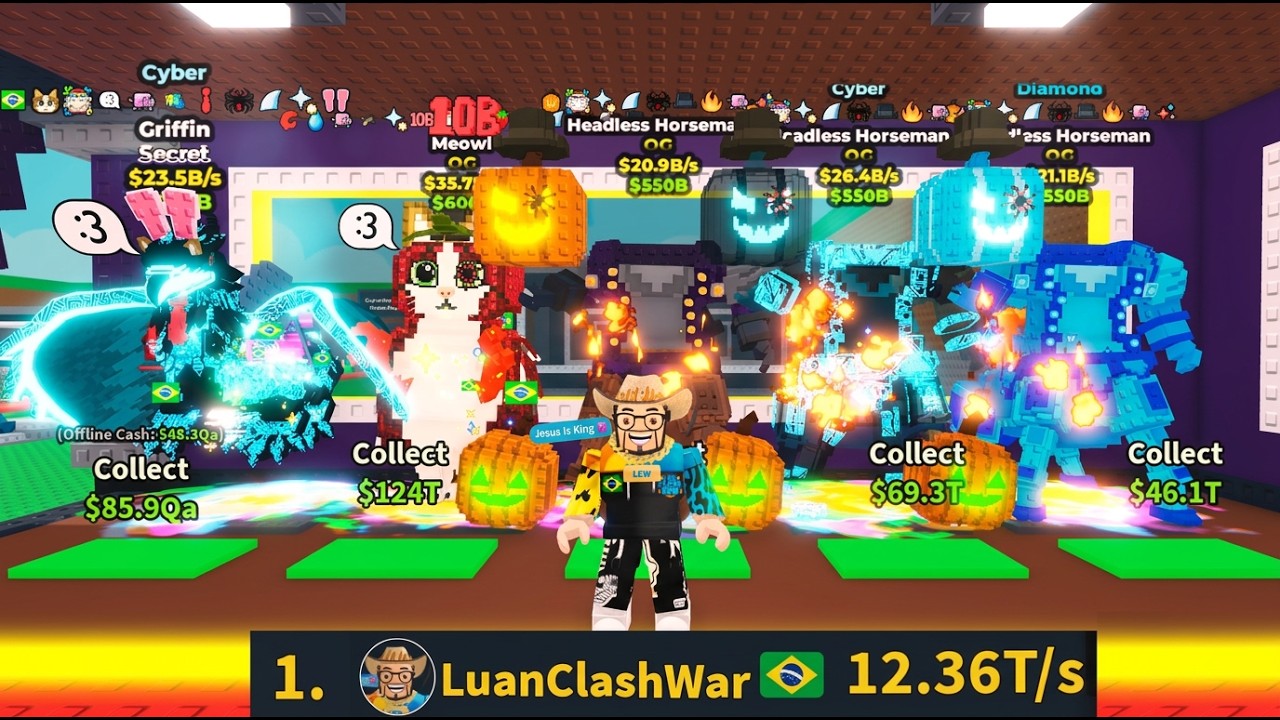Click the water droplet icon above Griffin
This screenshot has height=720, width=1280.
tap(316, 124)
